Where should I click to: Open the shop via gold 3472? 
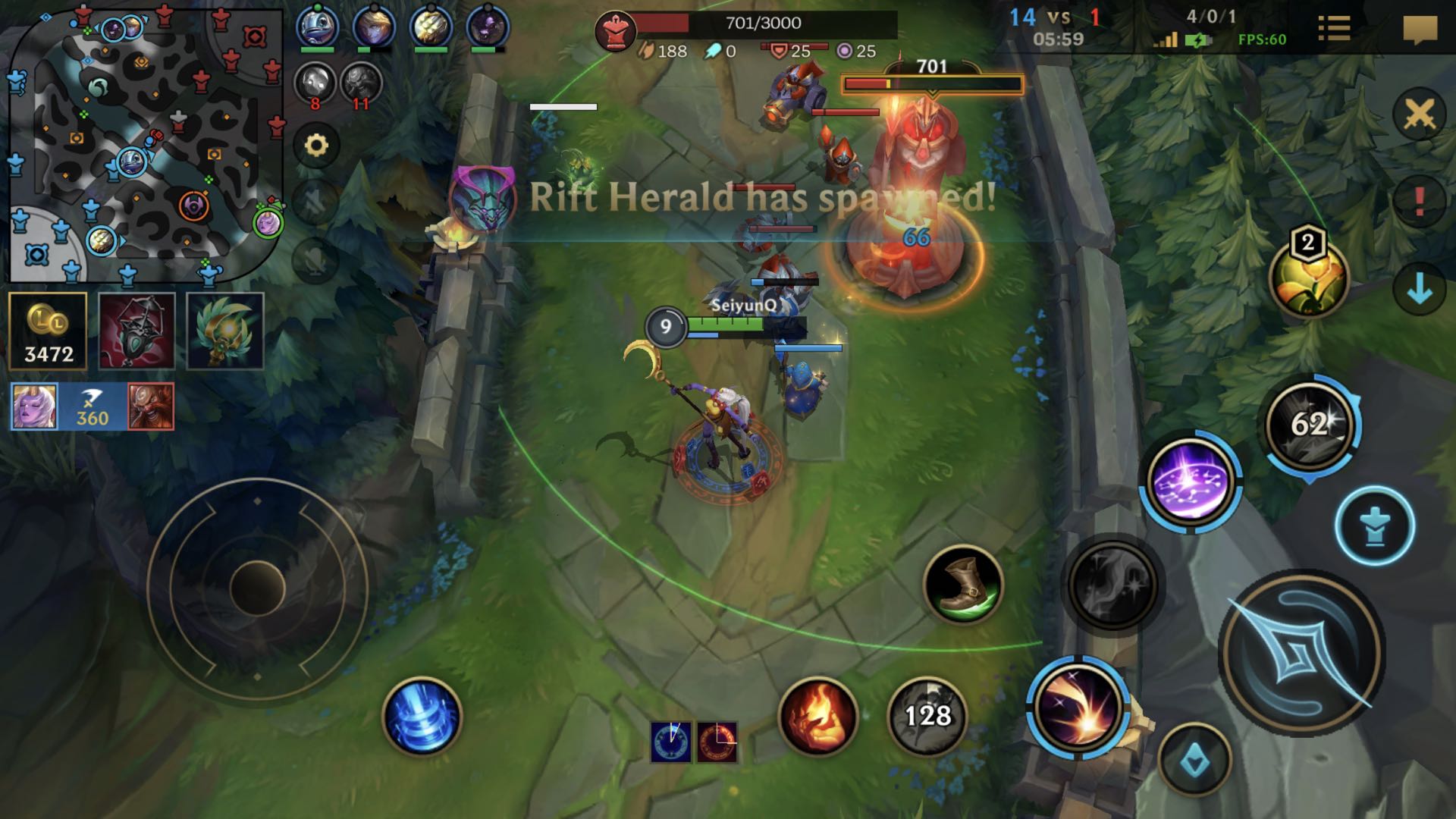[x=49, y=331]
